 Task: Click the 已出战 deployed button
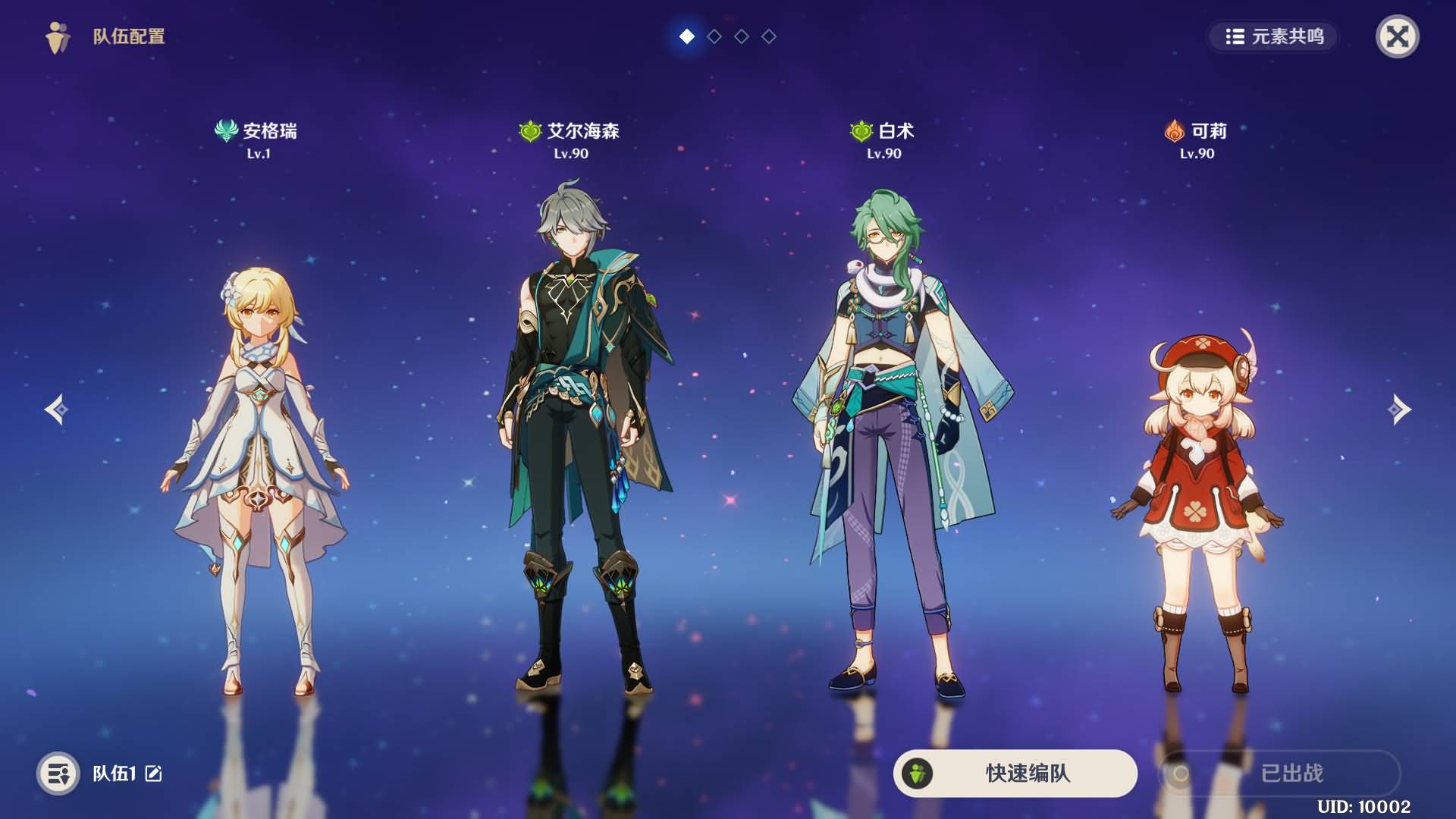[x=1280, y=773]
